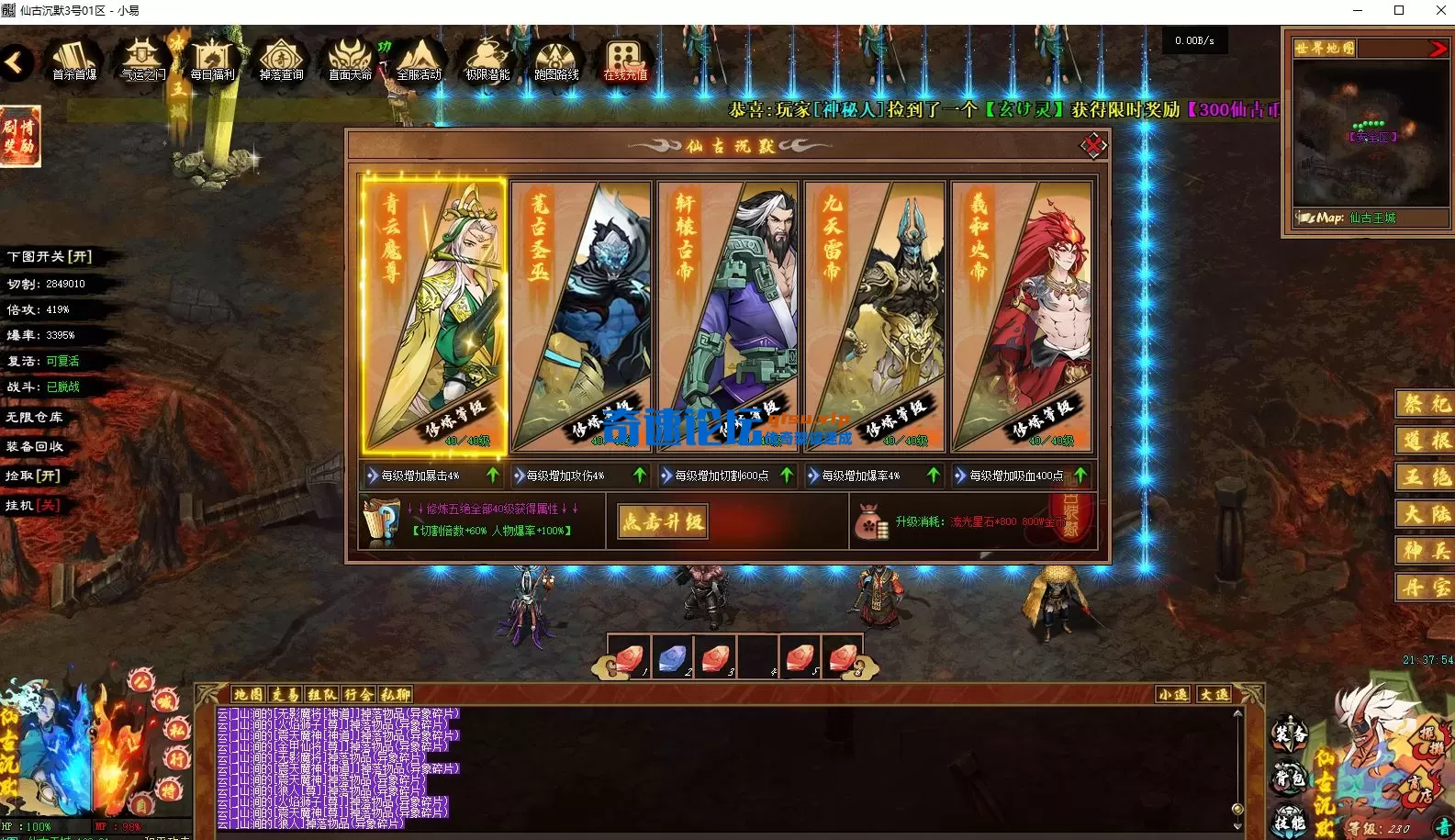The width and height of the screenshot is (1455, 840).
Task: Switch to the 行会 chat tab
Action: 359,695
